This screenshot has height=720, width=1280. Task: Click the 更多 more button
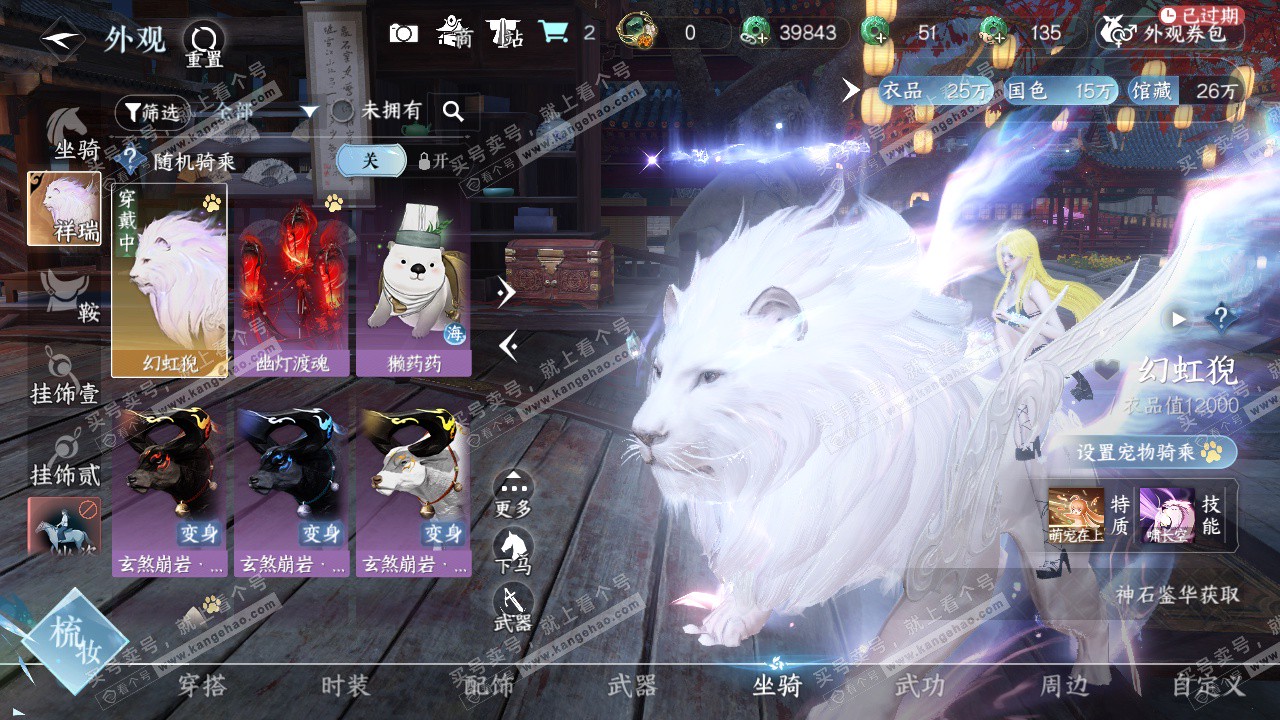point(513,492)
